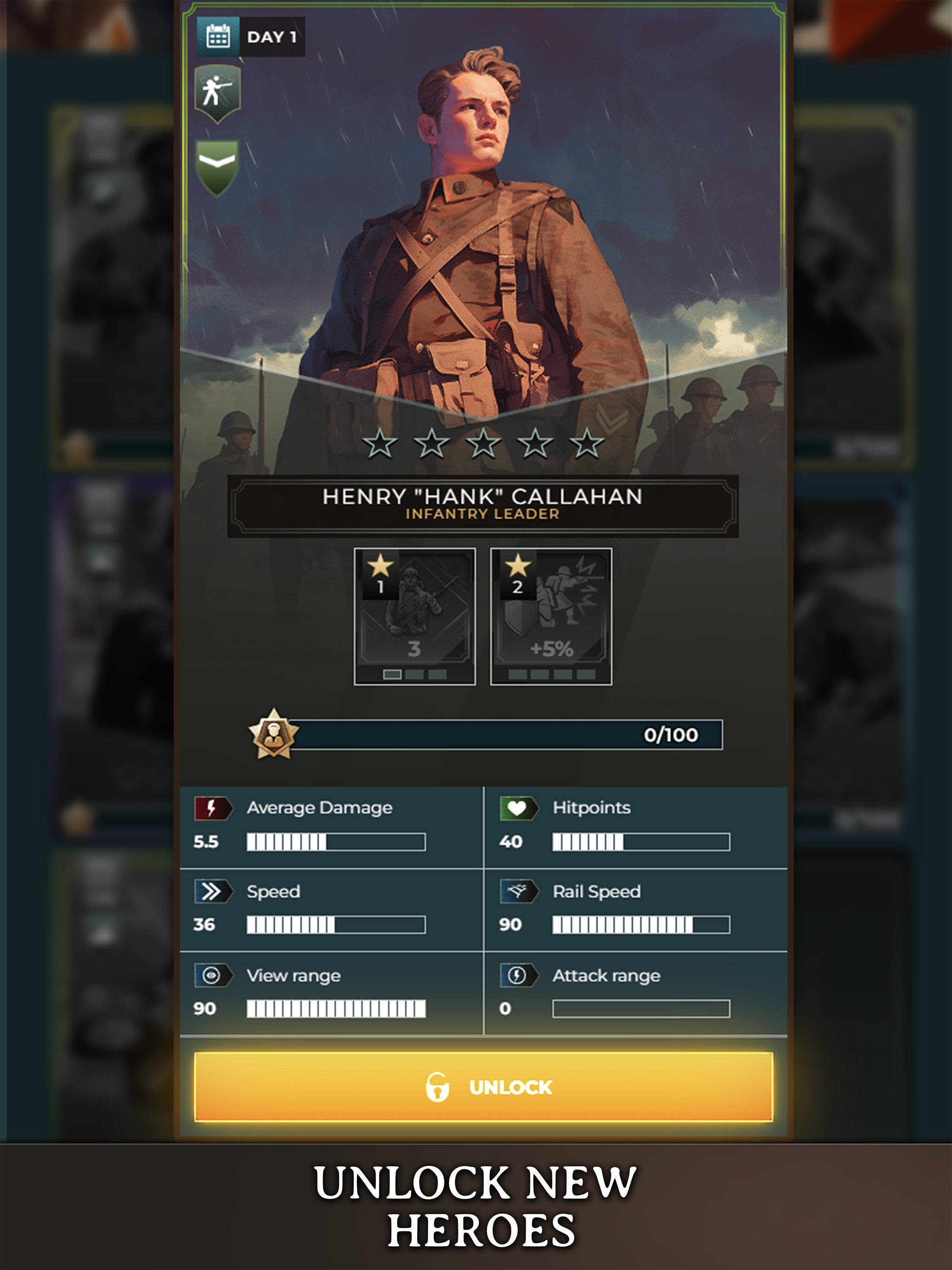Select skill card 1 showing value 3
952x1270 pixels.
415,615
